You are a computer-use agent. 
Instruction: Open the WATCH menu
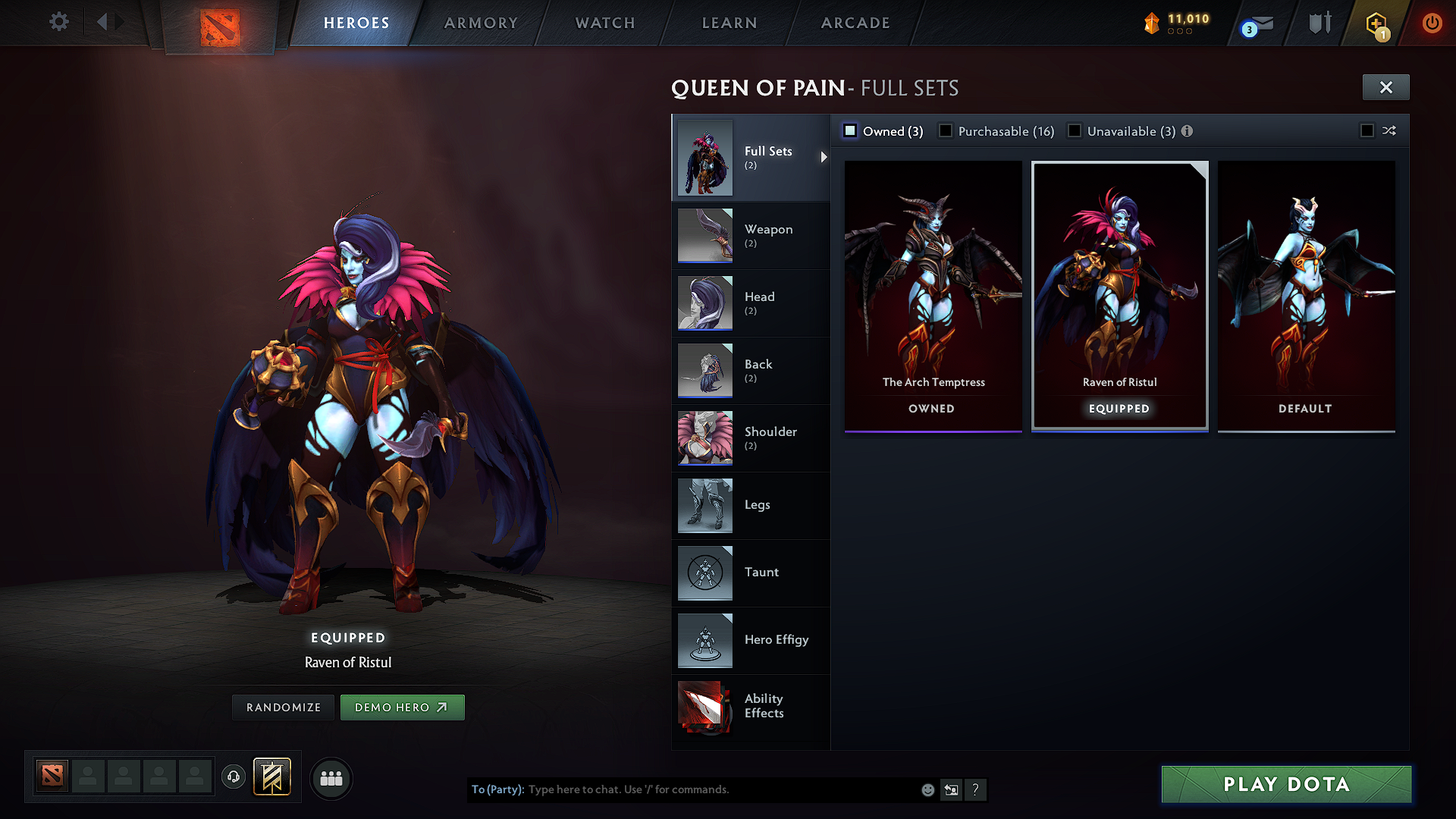604,23
